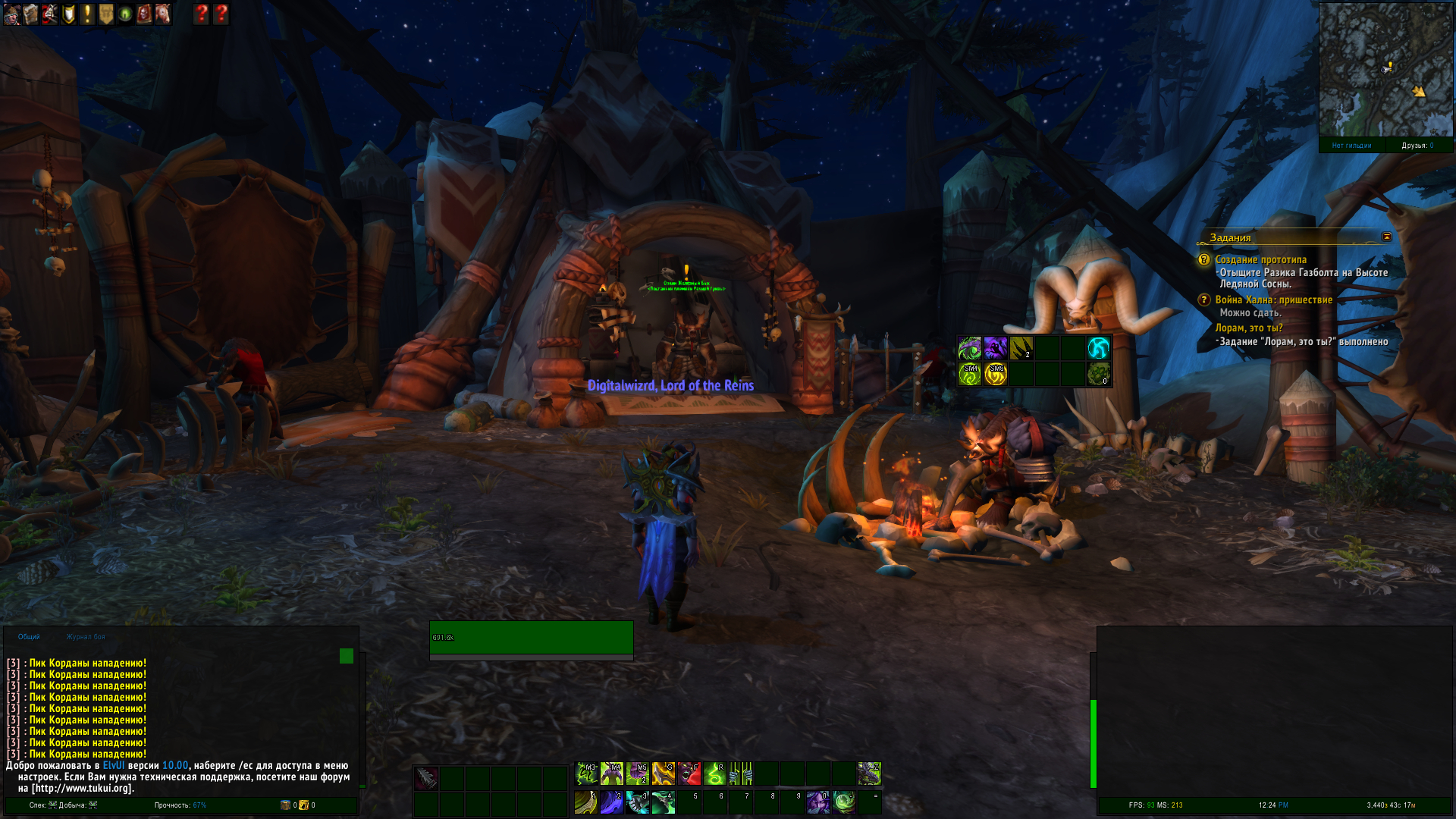Click the "Лорам, это ты?" quest title
Screen dimensions: 1456x819
coord(1248,328)
